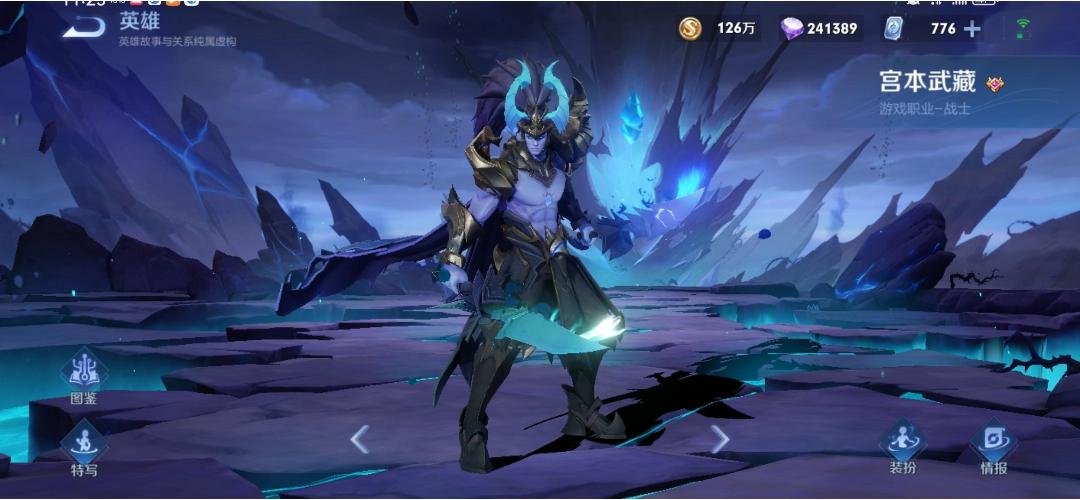Open the 特写 close-up view
Screen dimensions: 1080x500
84,447
